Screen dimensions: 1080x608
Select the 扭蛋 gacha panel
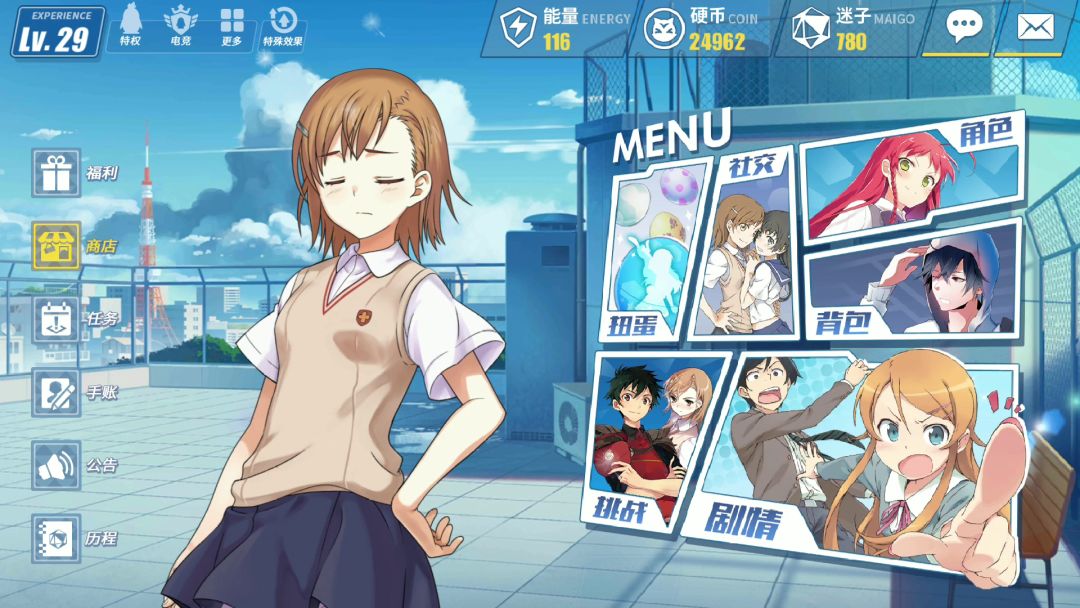click(x=648, y=255)
